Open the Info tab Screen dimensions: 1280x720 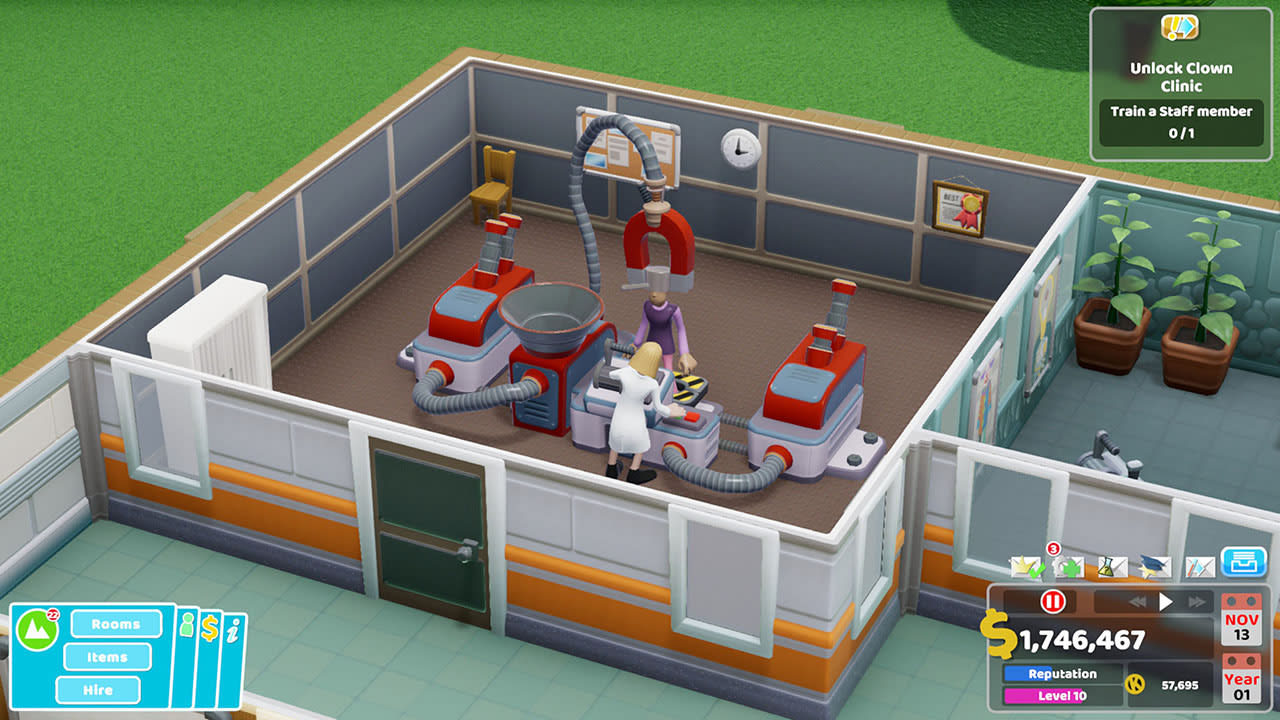click(233, 627)
